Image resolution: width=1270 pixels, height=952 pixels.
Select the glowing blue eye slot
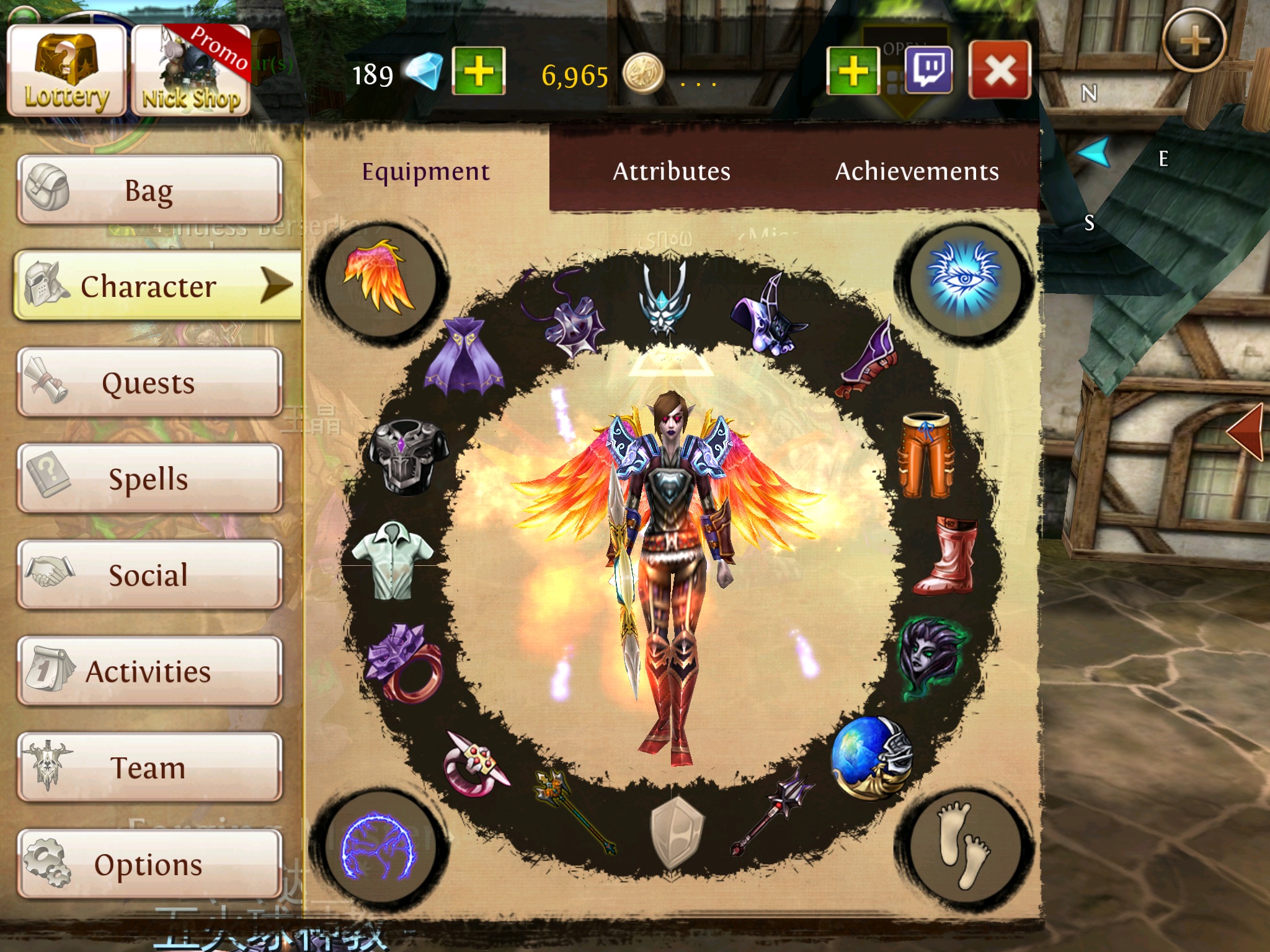click(963, 279)
